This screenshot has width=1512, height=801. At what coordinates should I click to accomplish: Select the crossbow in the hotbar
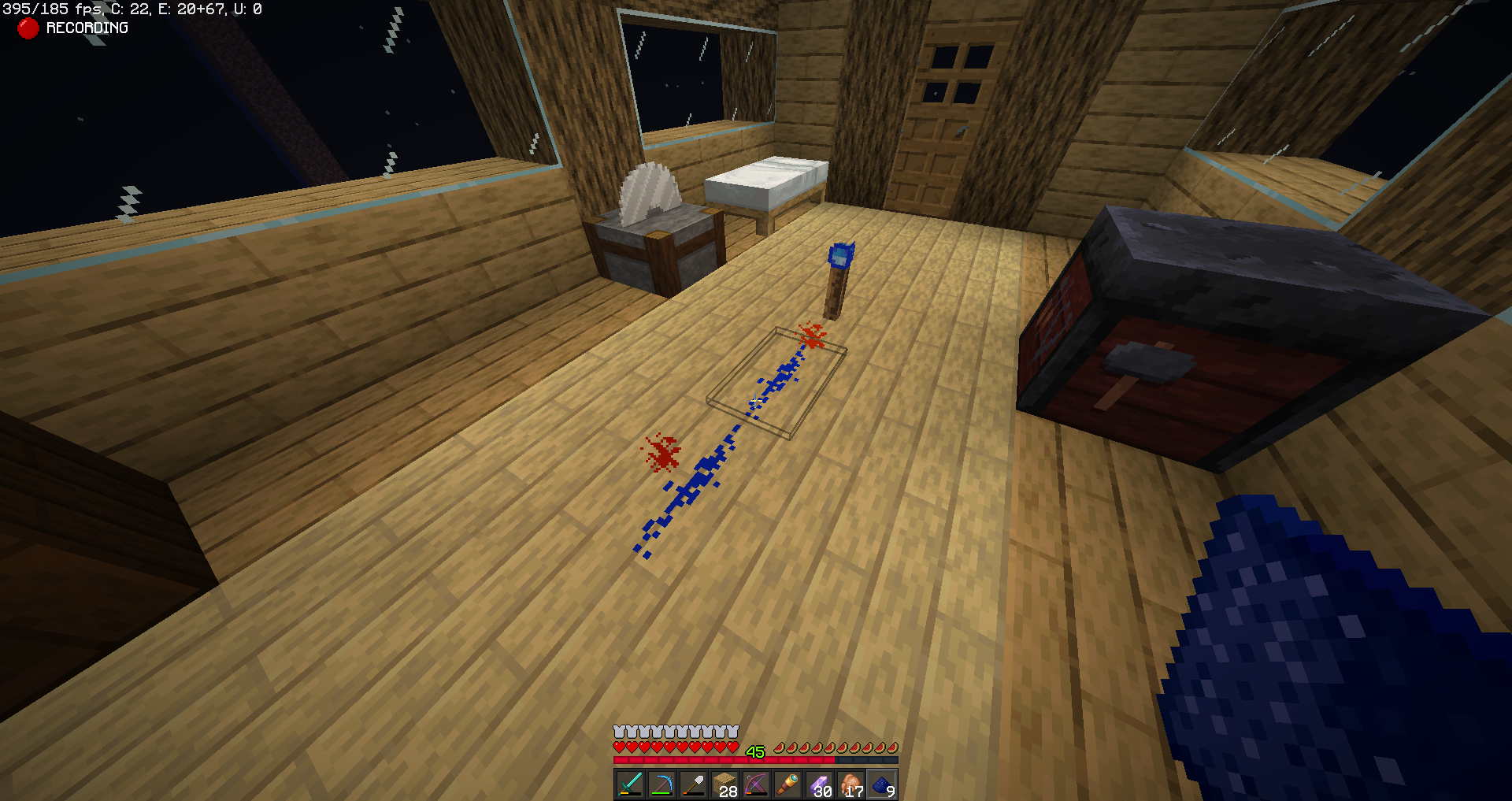[x=756, y=787]
